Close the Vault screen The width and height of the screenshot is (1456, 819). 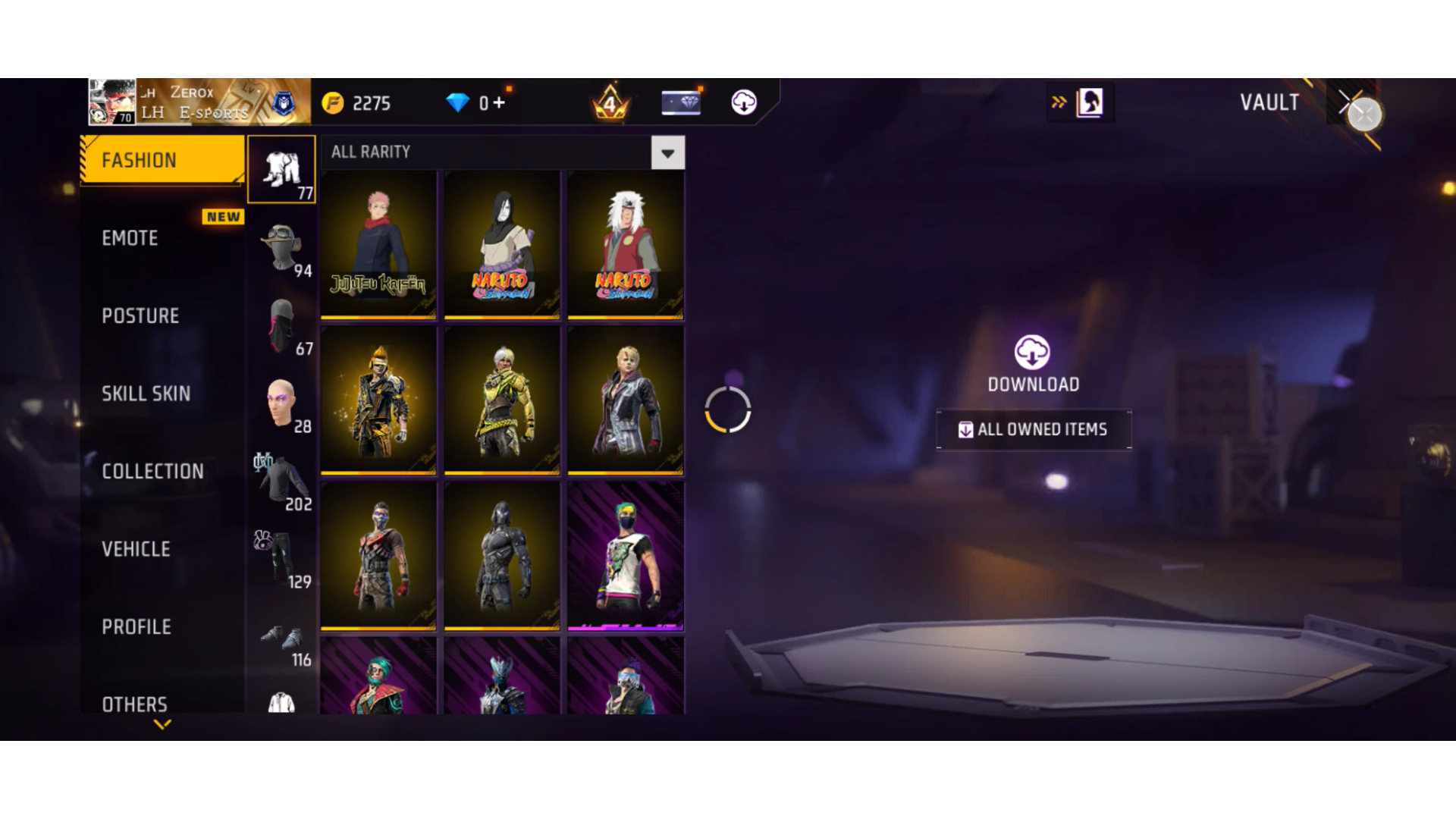[x=1364, y=114]
